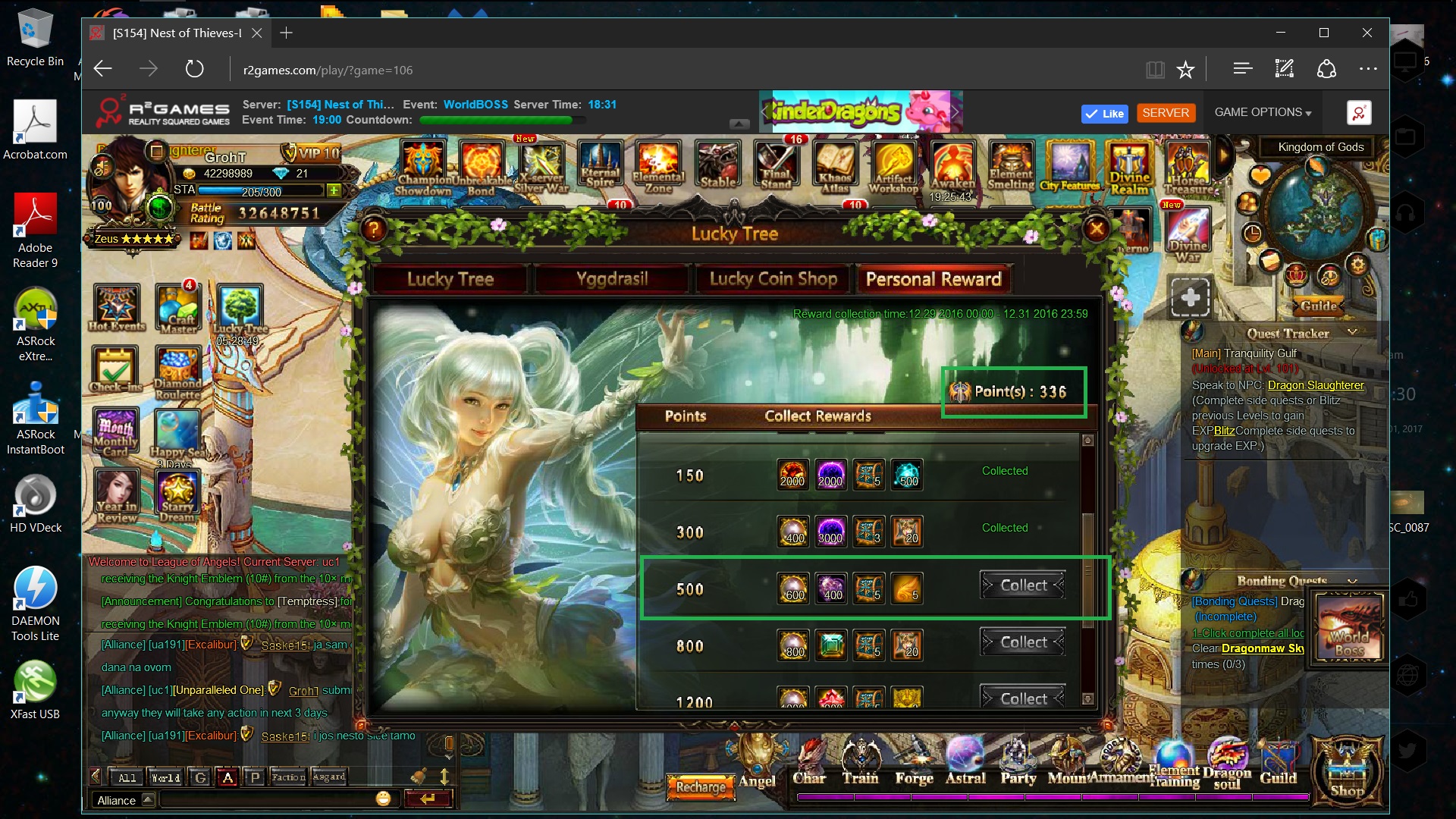Viewport: 1456px width, 819px height.
Task: Open the Shop icon
Action: click(x=1347, y=770)
